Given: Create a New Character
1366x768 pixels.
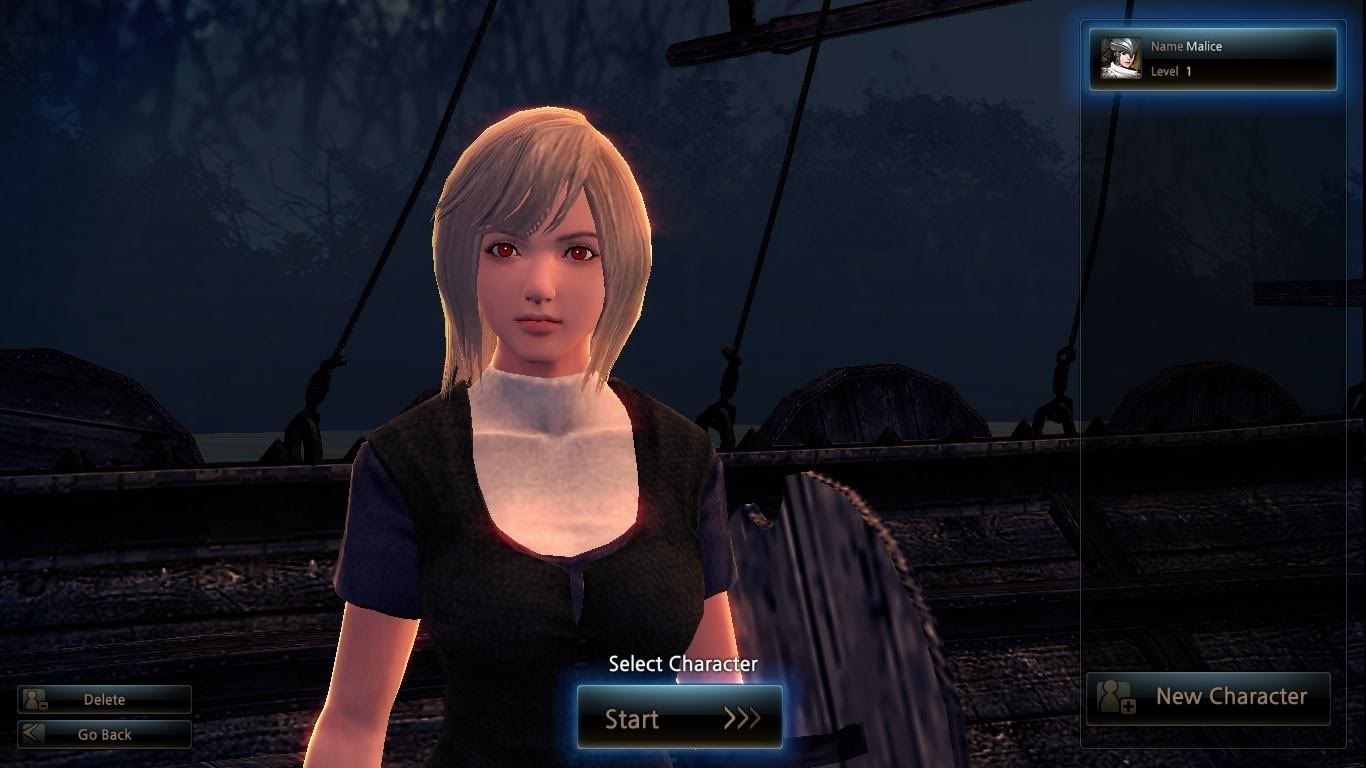Looking at the screenshot, I should (1208, 697).
